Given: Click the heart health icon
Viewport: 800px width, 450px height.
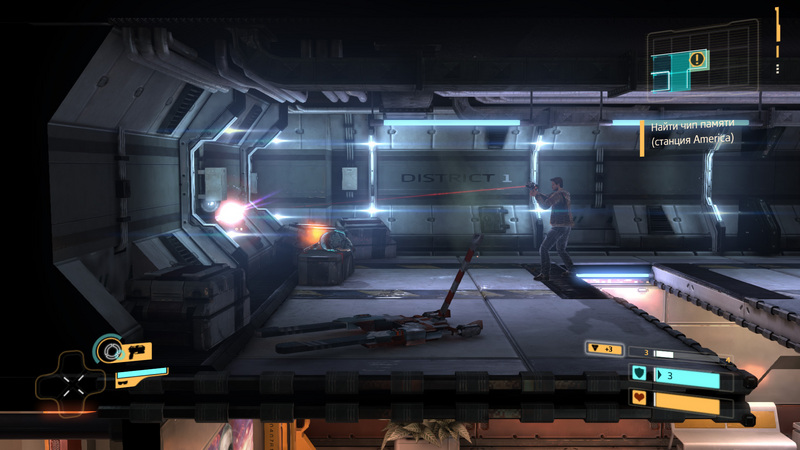Looking at the screenshot, I should [x=639, y=399].
